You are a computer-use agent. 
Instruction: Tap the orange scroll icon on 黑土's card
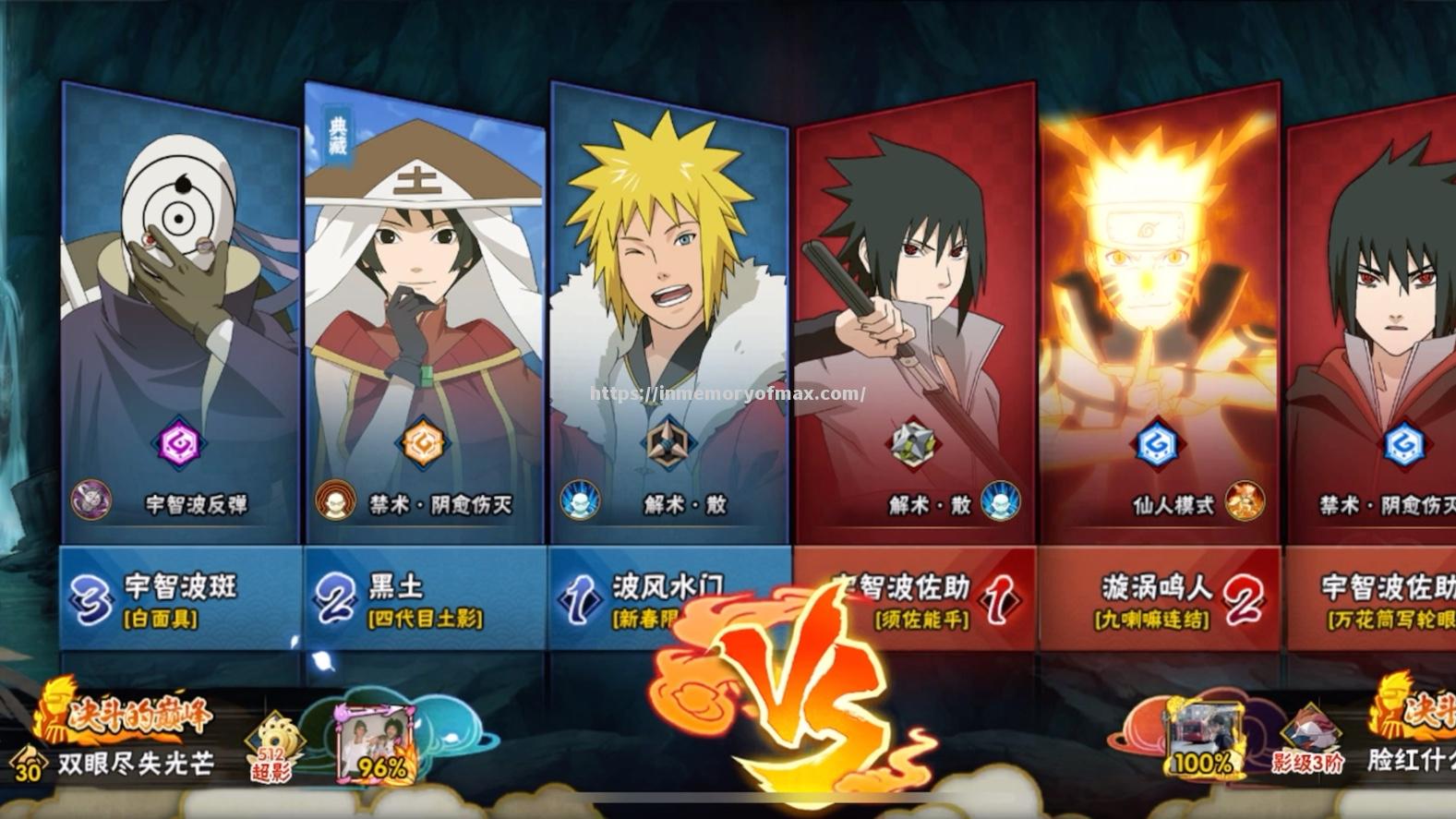pyautogui.click(x=423, y=445)
